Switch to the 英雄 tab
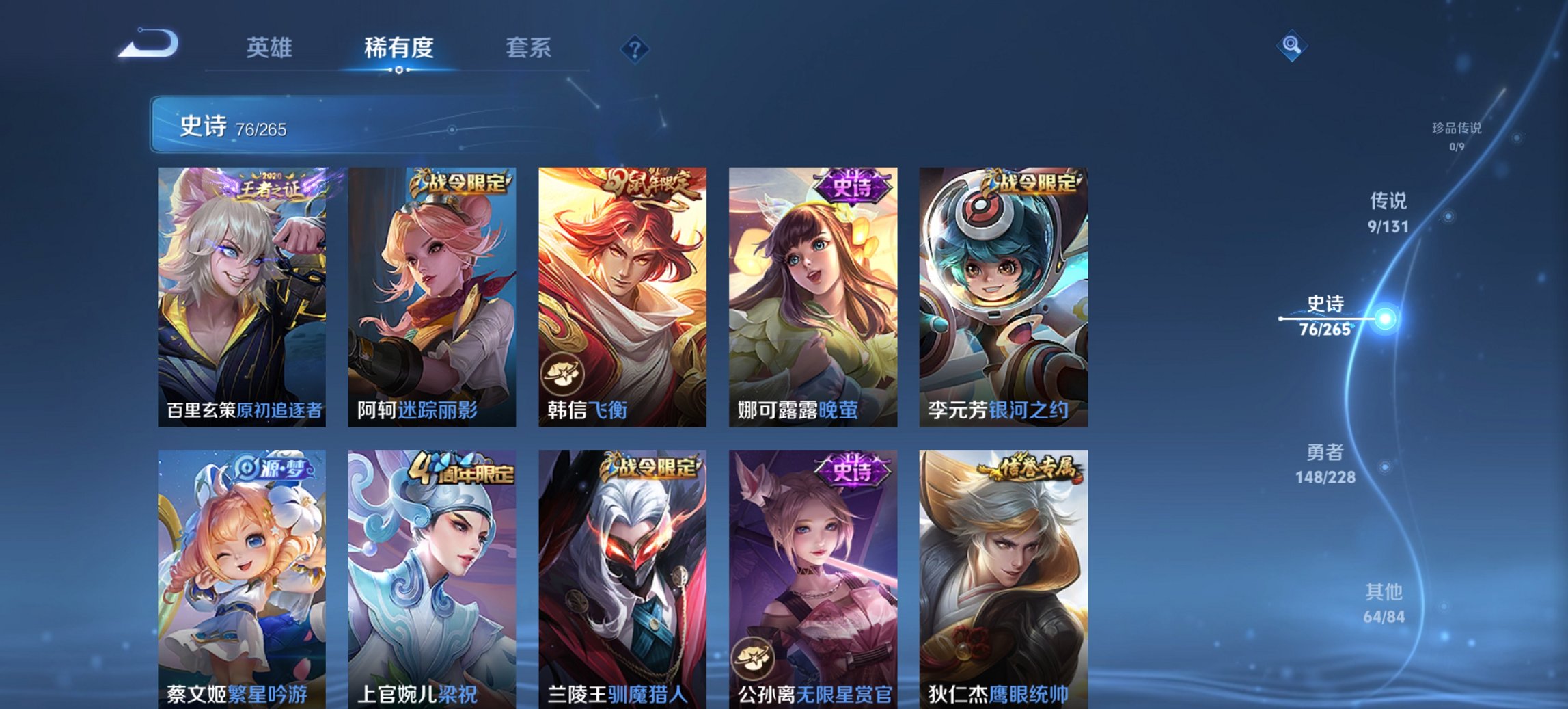Screen dimensions: 1568x709 click(272, 48)
